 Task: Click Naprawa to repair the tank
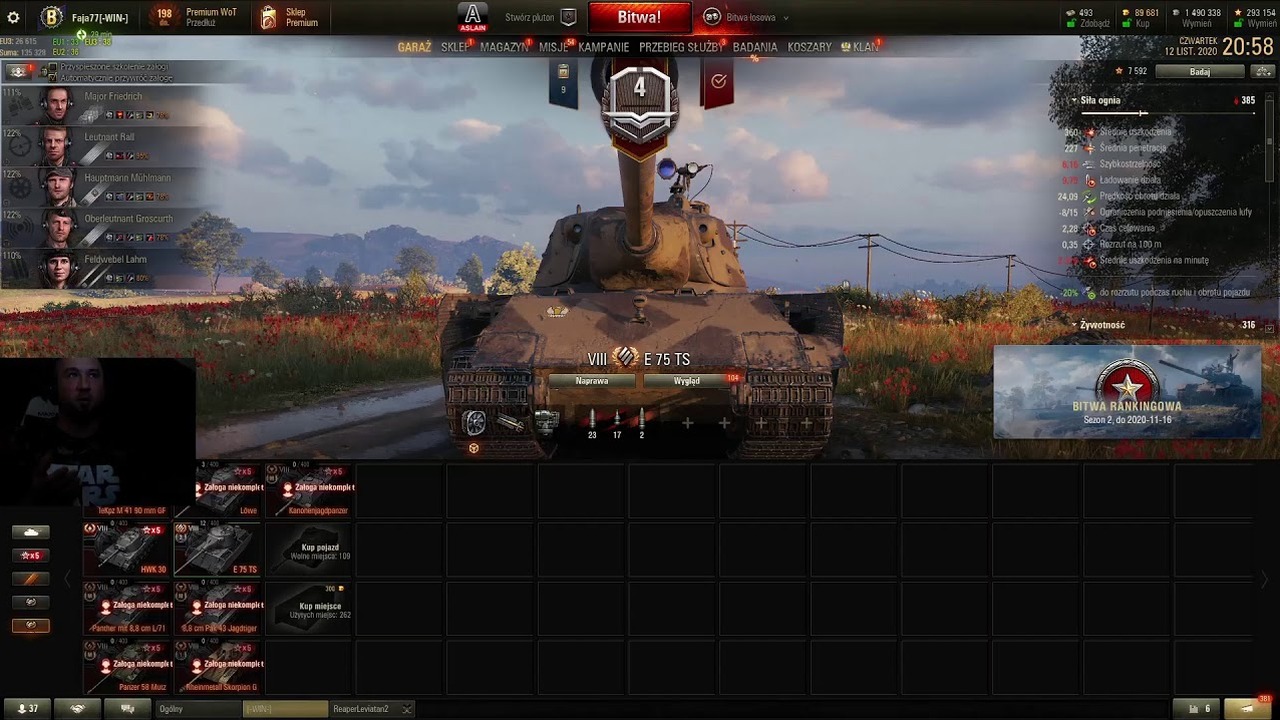592,381
